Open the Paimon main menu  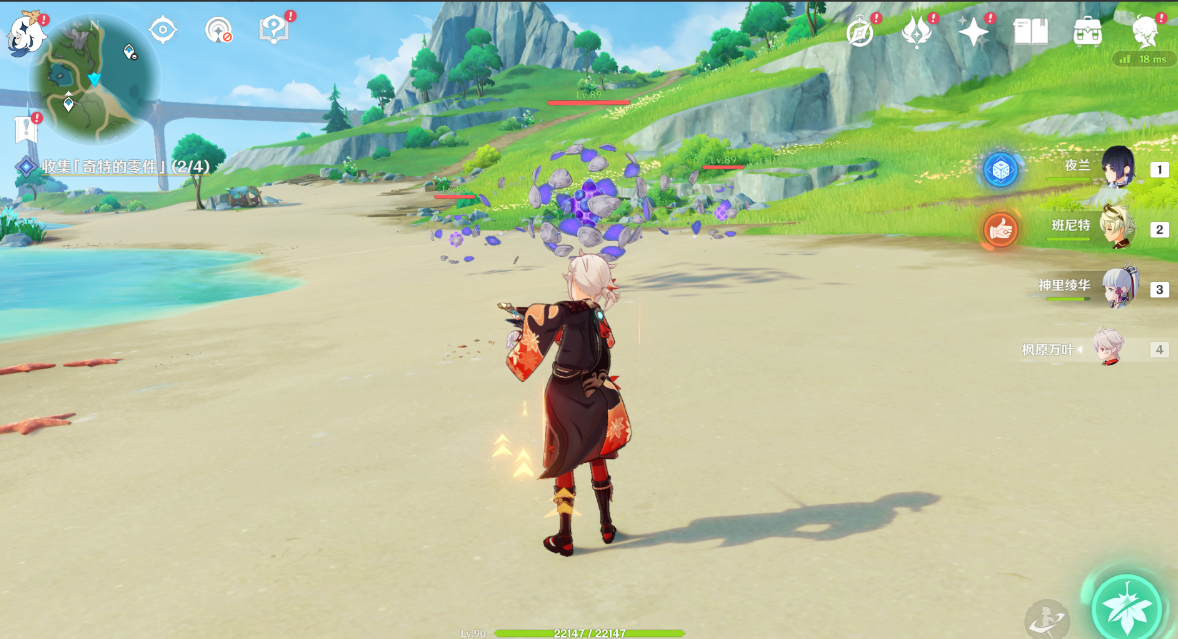pos(26,35)
